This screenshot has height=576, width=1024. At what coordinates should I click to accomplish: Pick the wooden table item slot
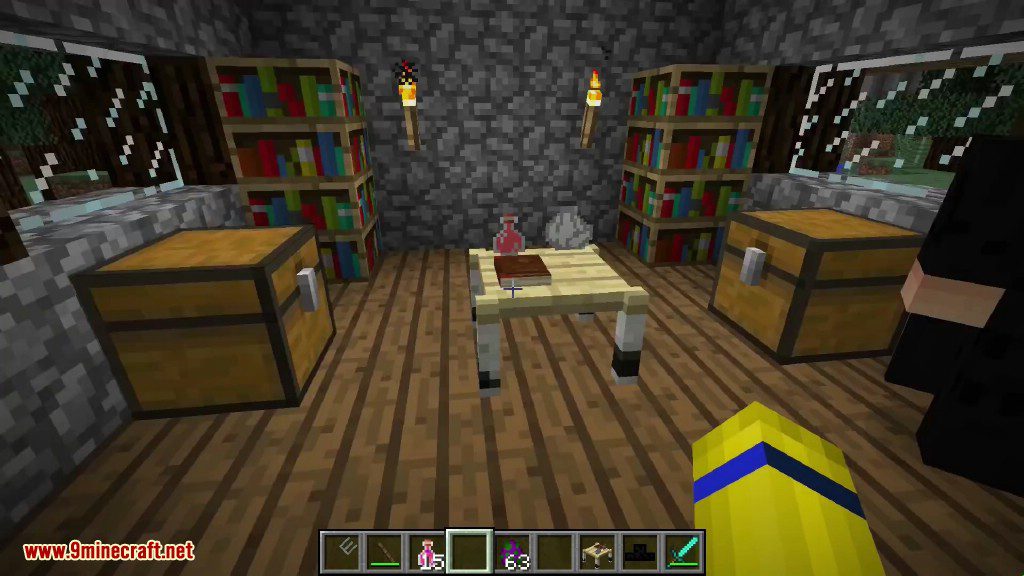pyautogui.click(x=599, y=551)
